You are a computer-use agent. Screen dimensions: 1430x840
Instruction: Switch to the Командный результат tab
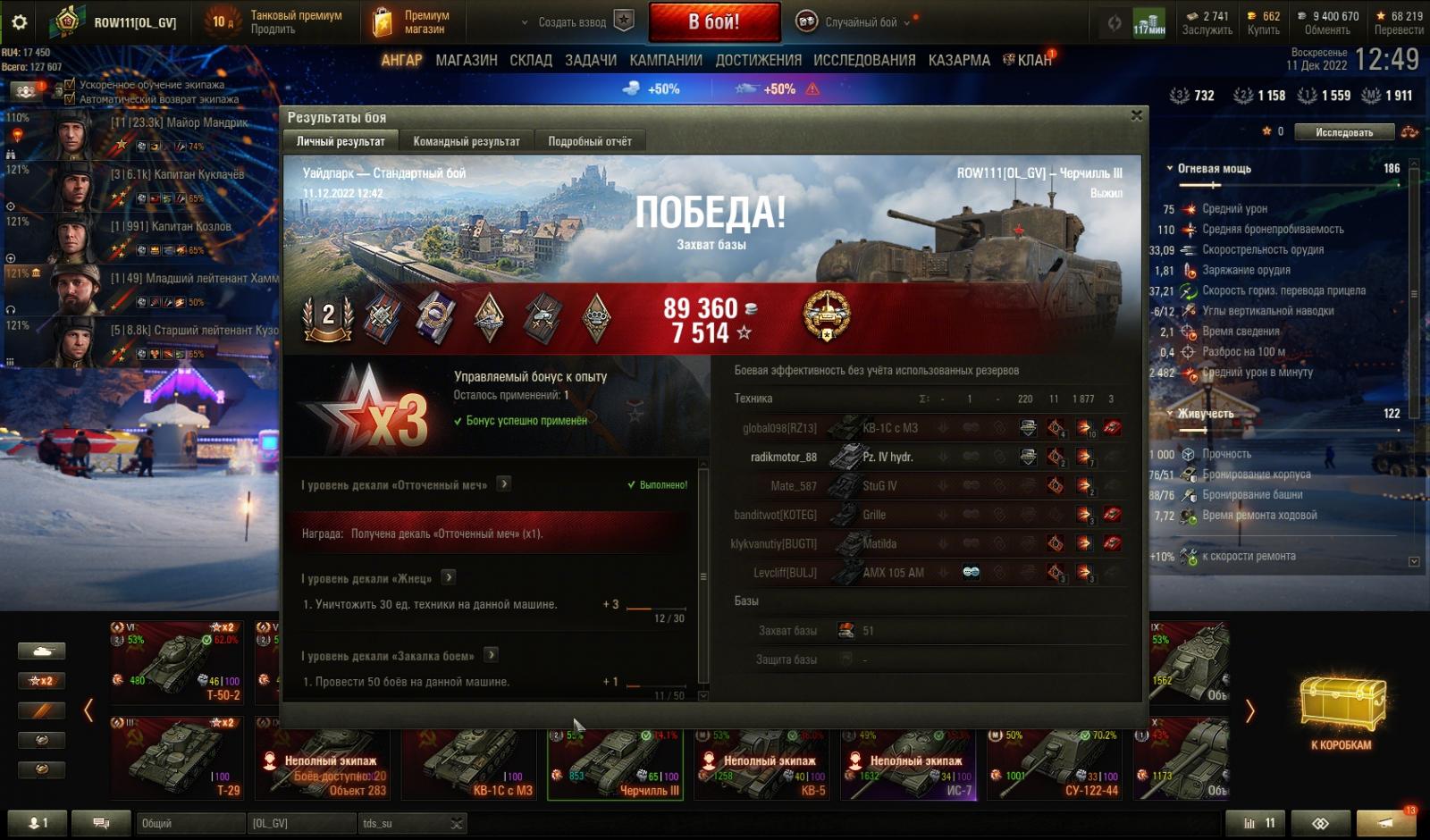tap(466, 141)
